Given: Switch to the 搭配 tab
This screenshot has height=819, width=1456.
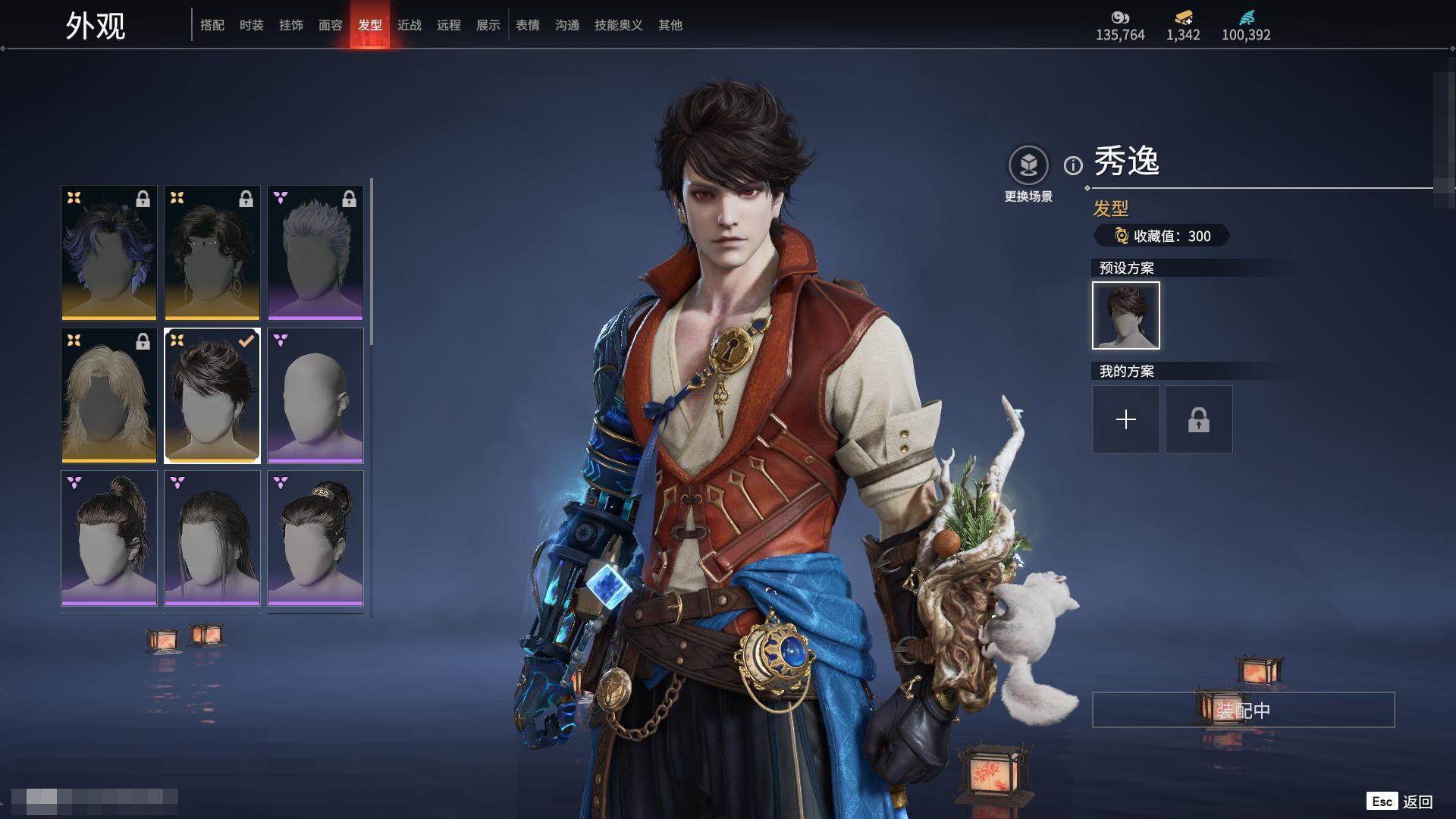Looking at the screenshot, I should coord(212,25).
